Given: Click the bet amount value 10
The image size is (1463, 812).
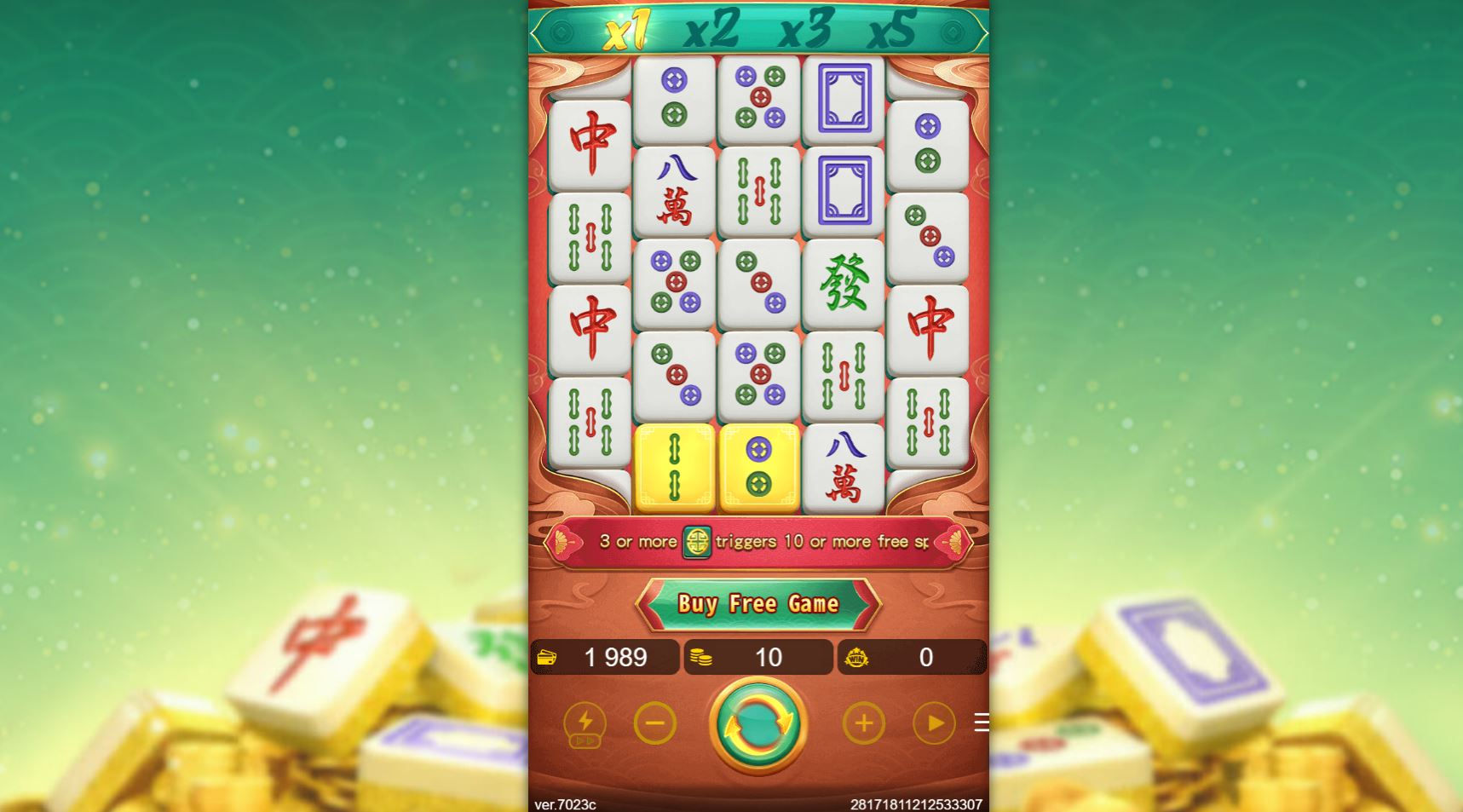Looking at the screenshot, I should (x=769, y=657).
